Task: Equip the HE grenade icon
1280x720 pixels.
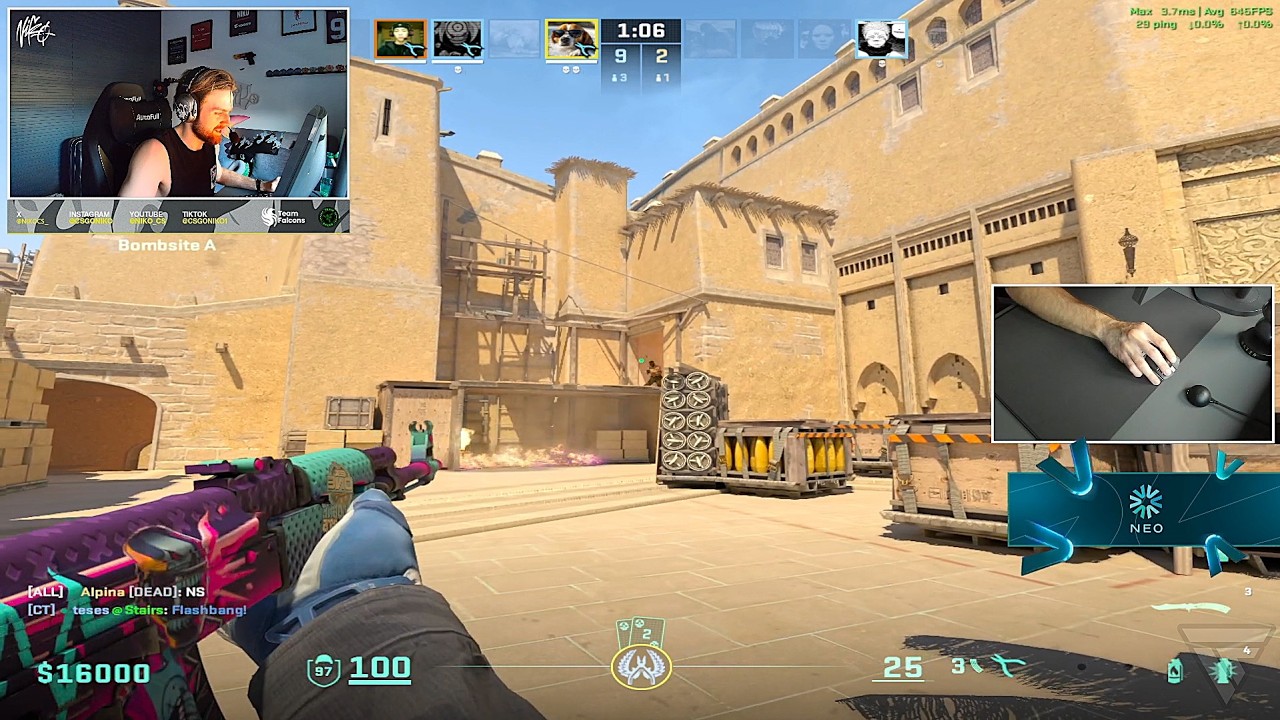Action: tap(1223, 670)
